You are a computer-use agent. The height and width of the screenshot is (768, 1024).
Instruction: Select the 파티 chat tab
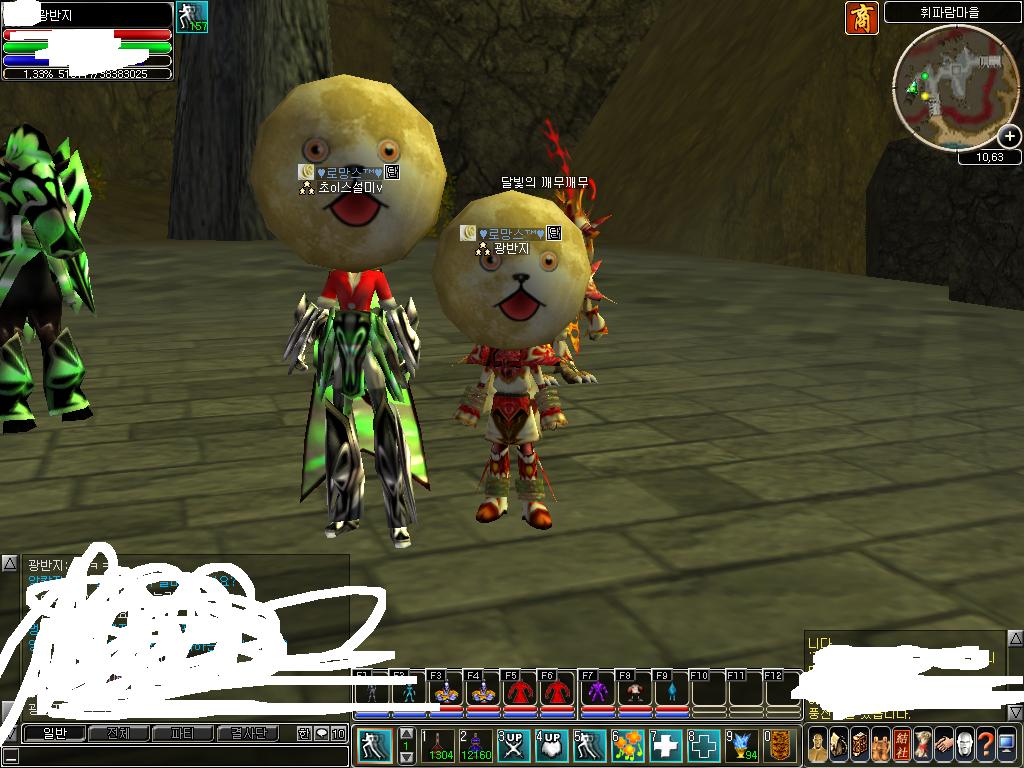(182, 733)
